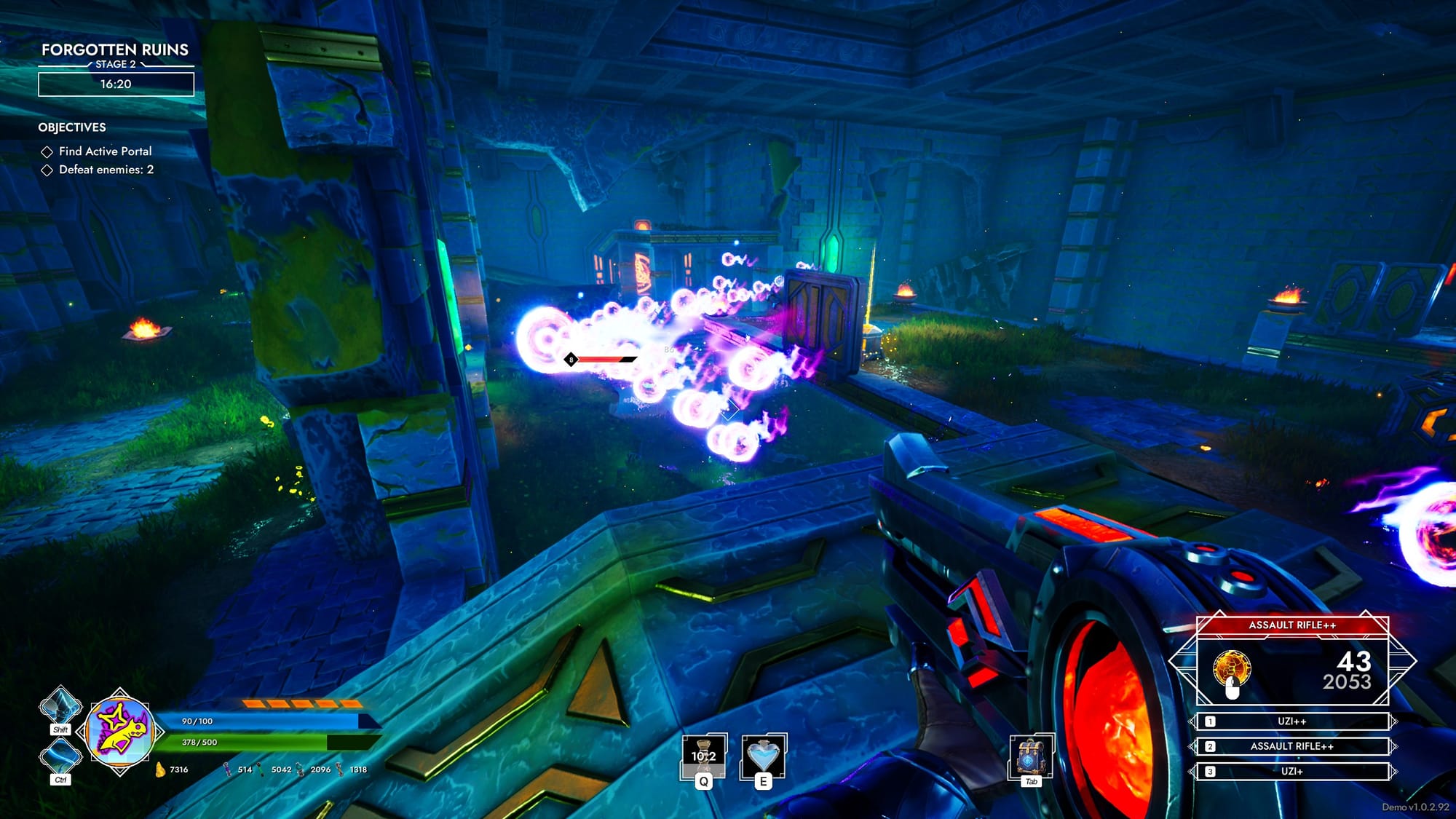Activate the Shift crystal ability icon
1456x819 pixels.
pos(60,707)
